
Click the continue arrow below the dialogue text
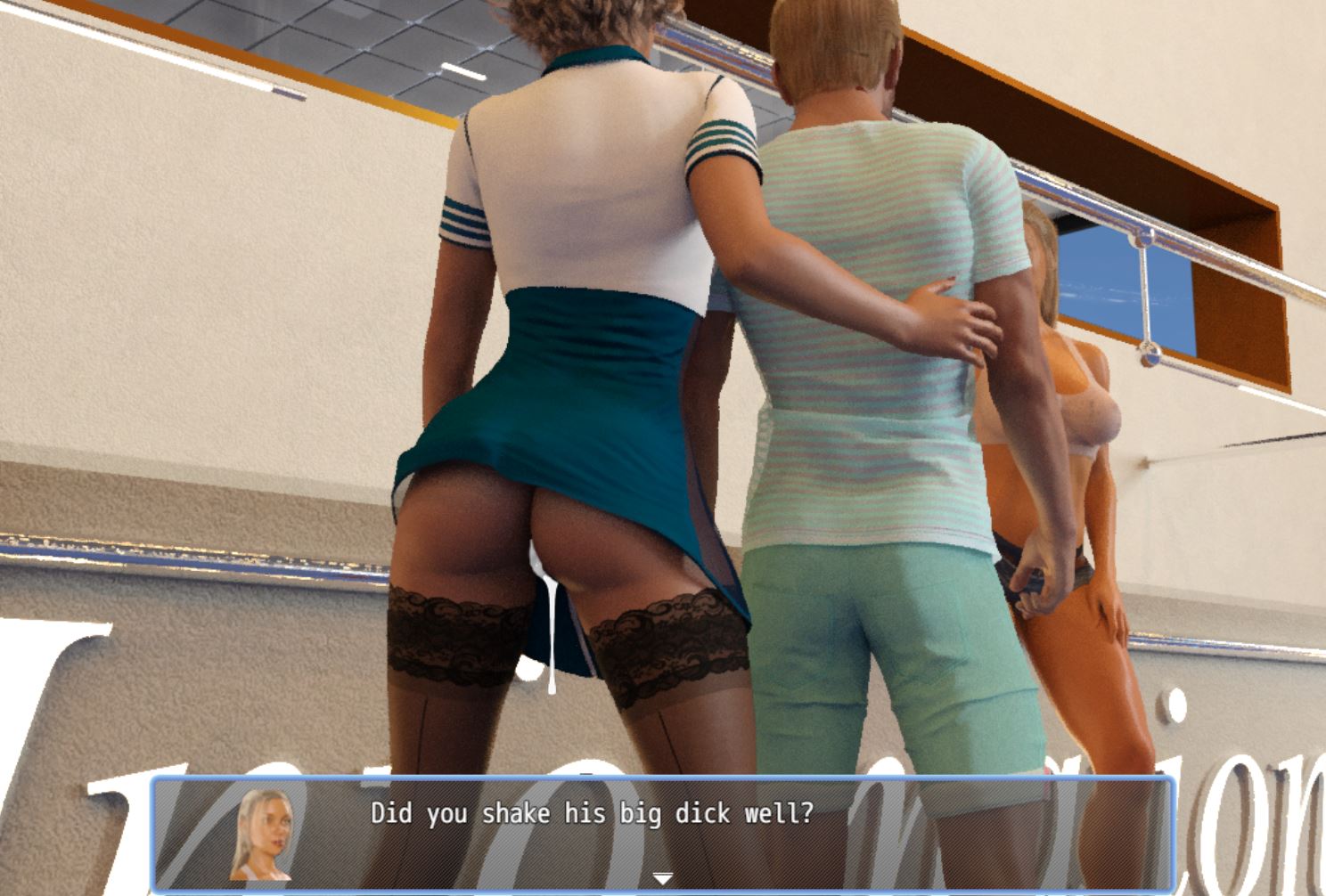coord(663,876)
